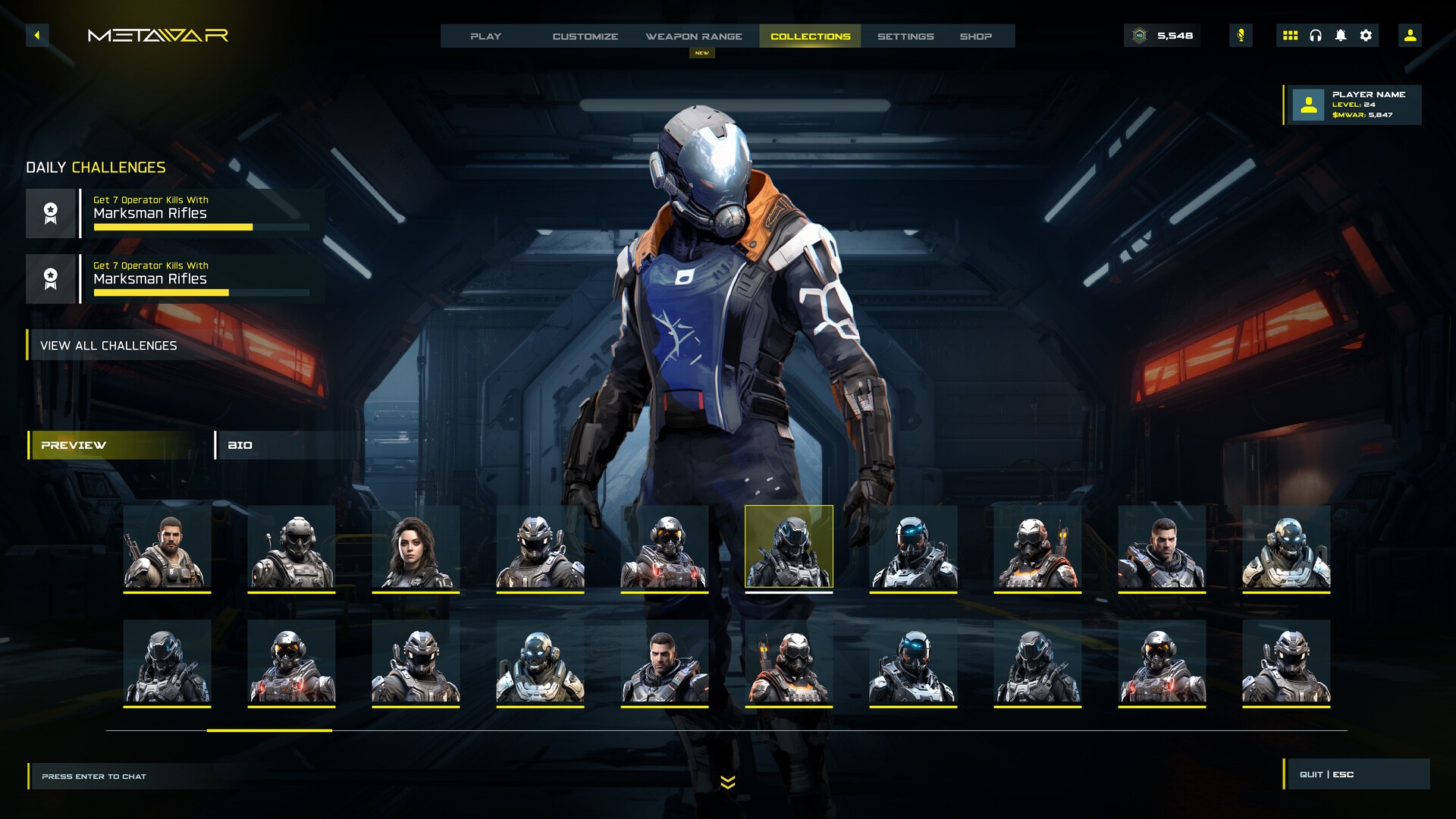This screenshot has height=819, width=1456.
Task: Open notifications bell icon
Action: tap(1341, 36)
